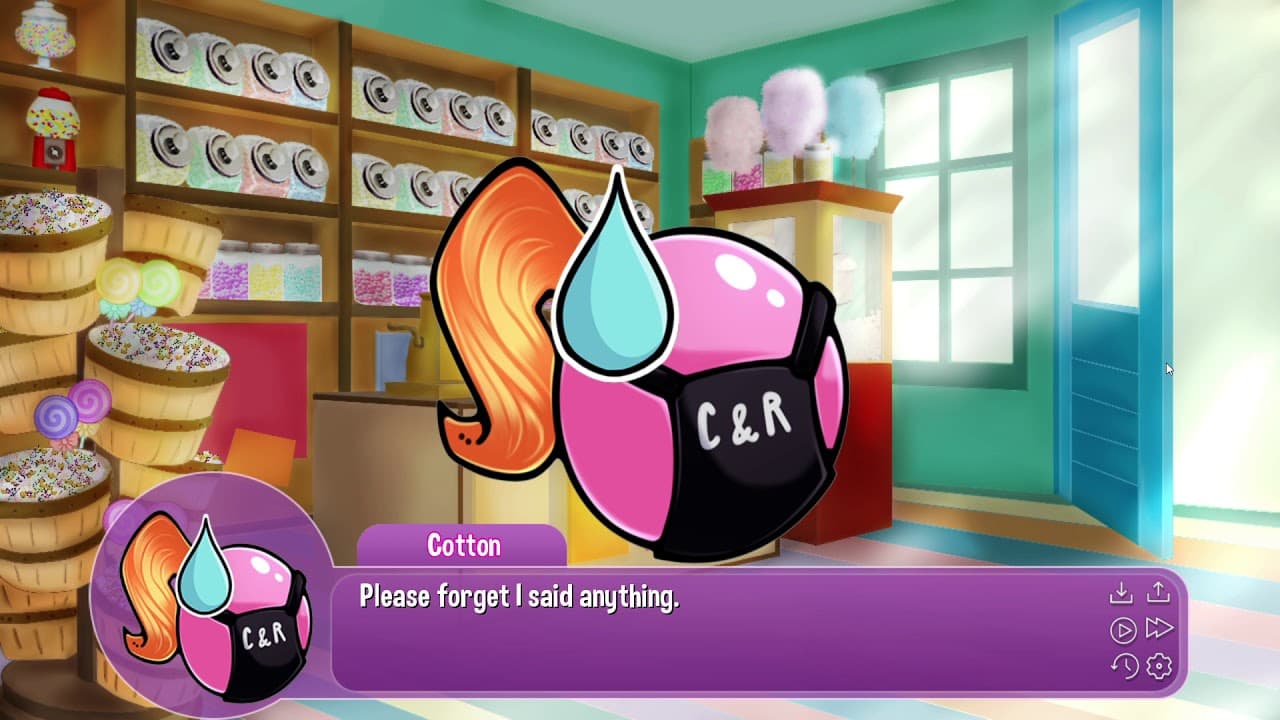The width and height of the screenshot is (1280, 720).
Task: Toggle the quick menu settings panel
Action: [x=1161, y=666]
